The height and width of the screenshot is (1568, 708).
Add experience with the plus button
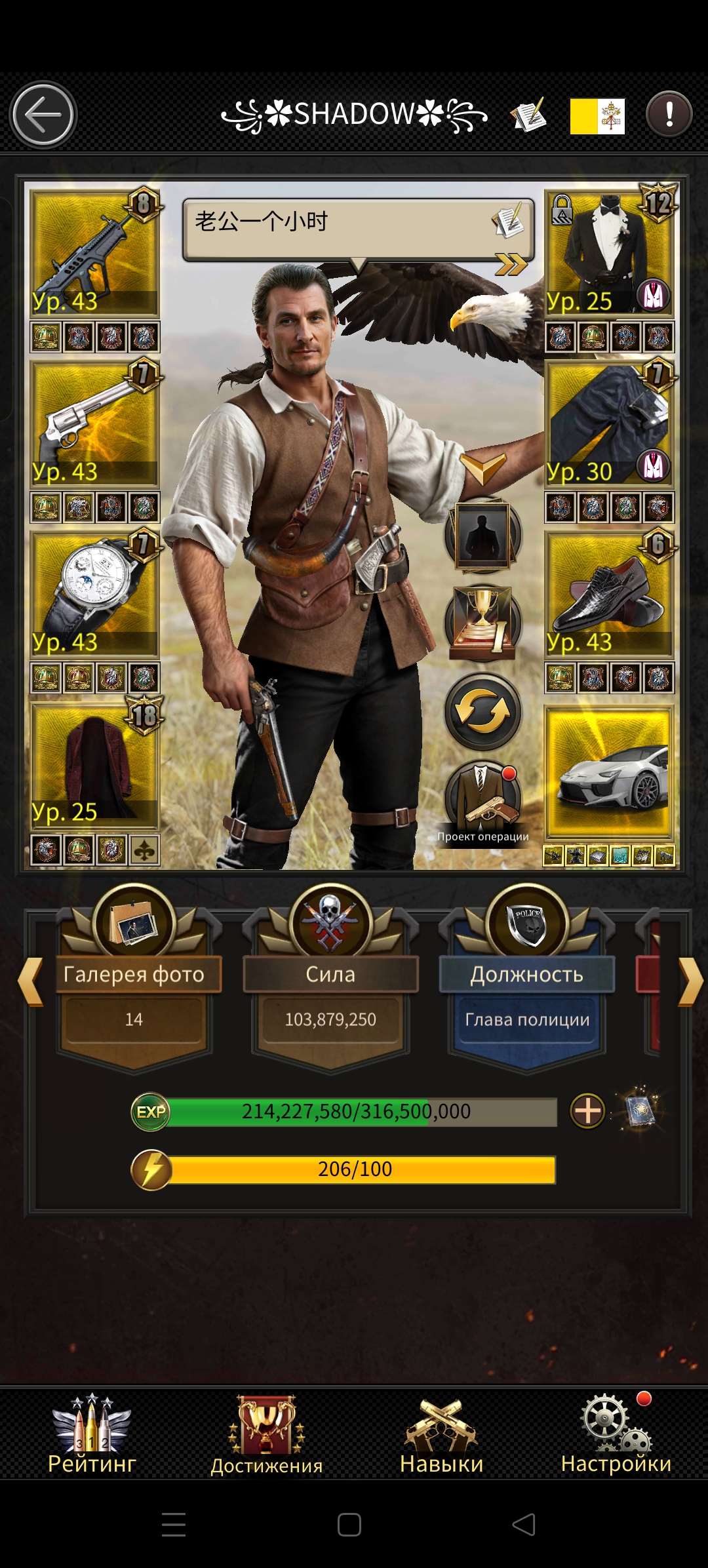tap(587, 1111)
